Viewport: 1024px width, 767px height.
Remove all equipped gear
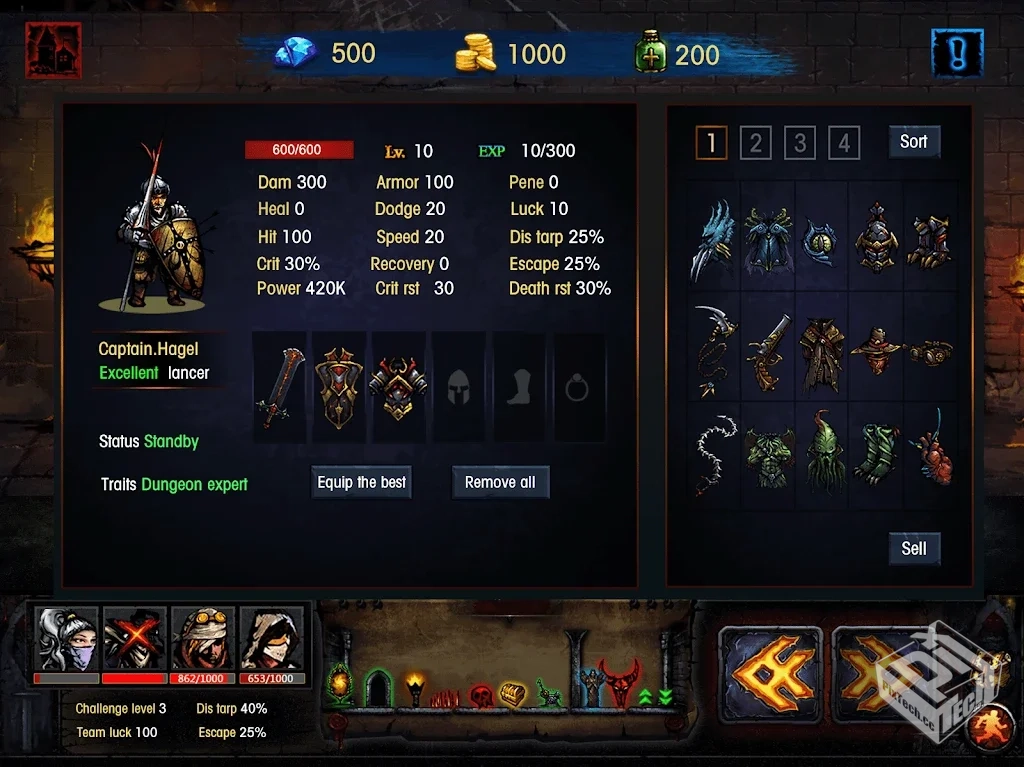pos(500,482)
